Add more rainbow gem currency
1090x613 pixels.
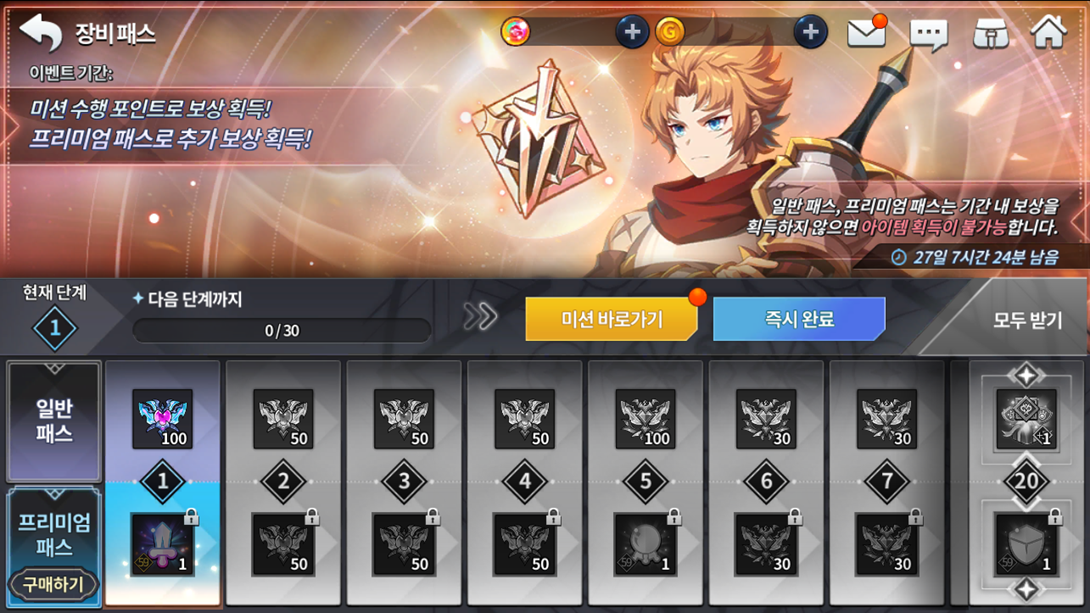click(631, 32)
